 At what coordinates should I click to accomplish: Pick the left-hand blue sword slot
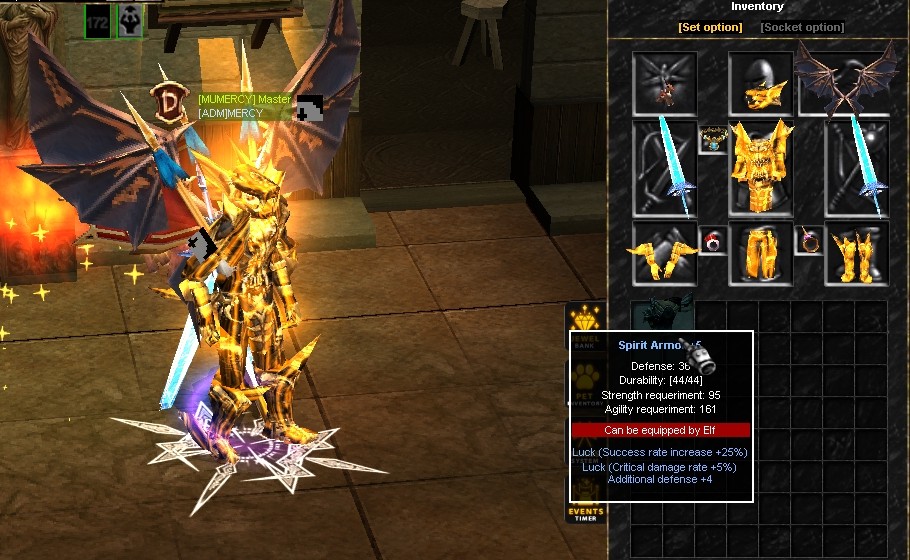tap(664, 167)
